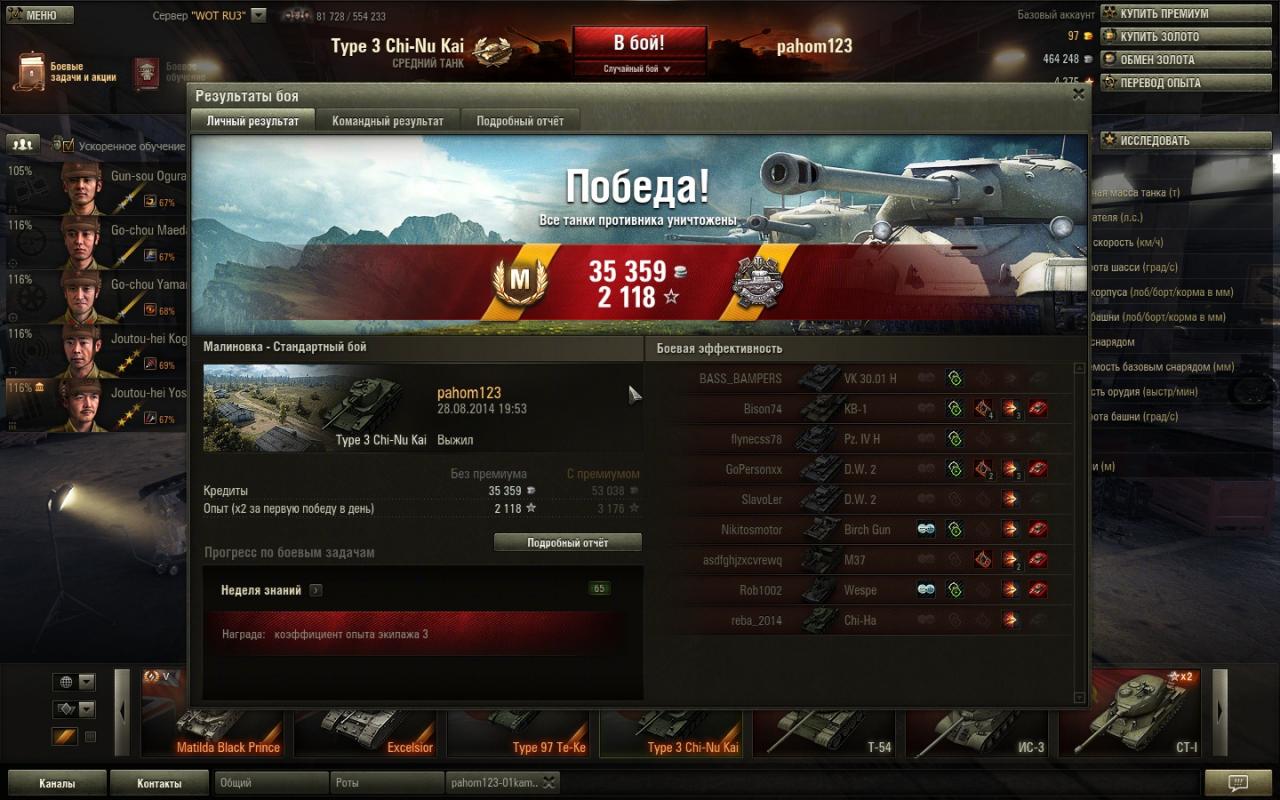This screenshot has height=800, width=1280.
Task: Open the Контакты list
Action: pos(159,783)
